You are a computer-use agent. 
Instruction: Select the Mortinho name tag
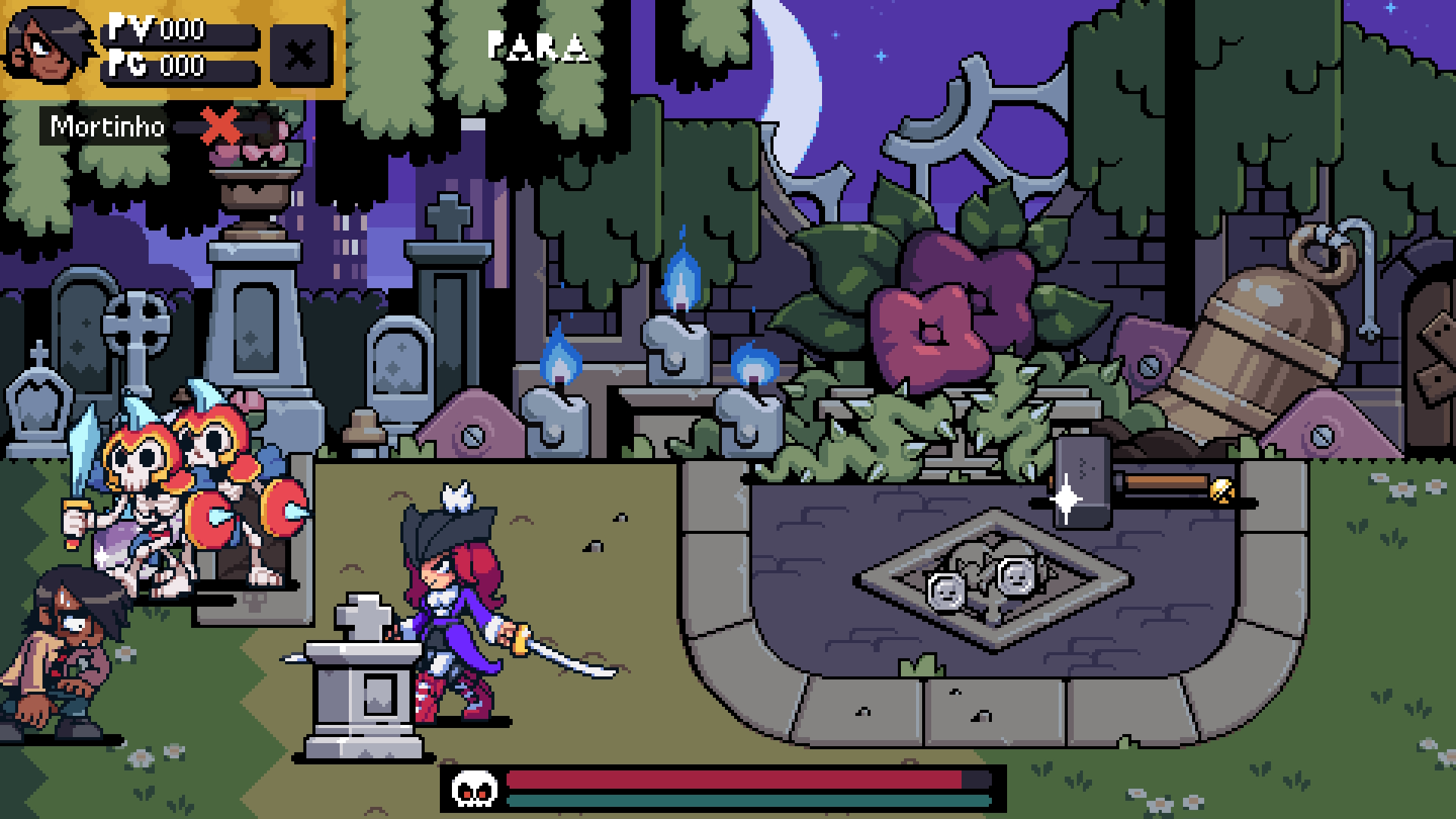coord(107,127)
